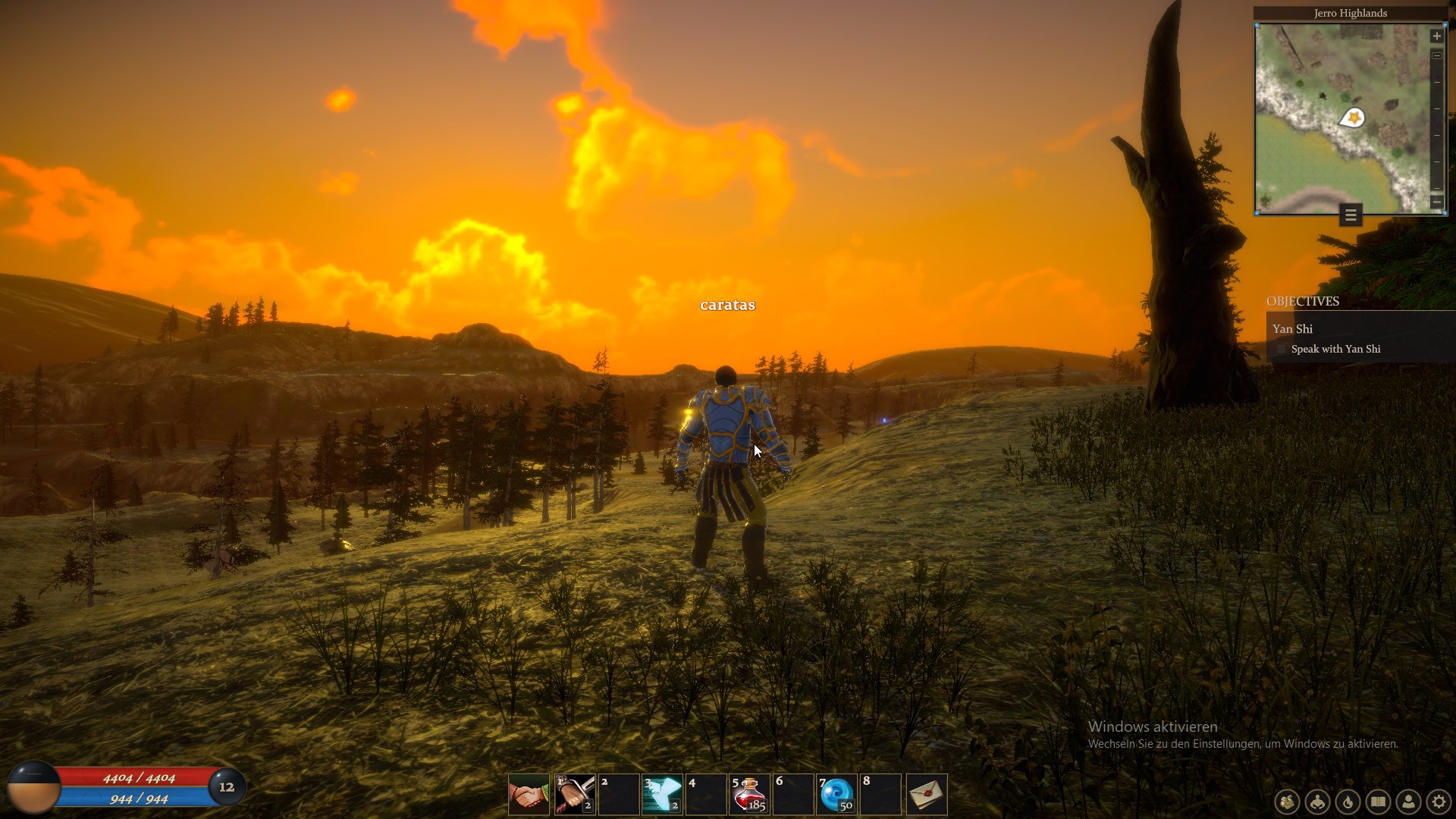Click the star player marker on the minimap
The image size is (1456, 819).
point(1353,118)
